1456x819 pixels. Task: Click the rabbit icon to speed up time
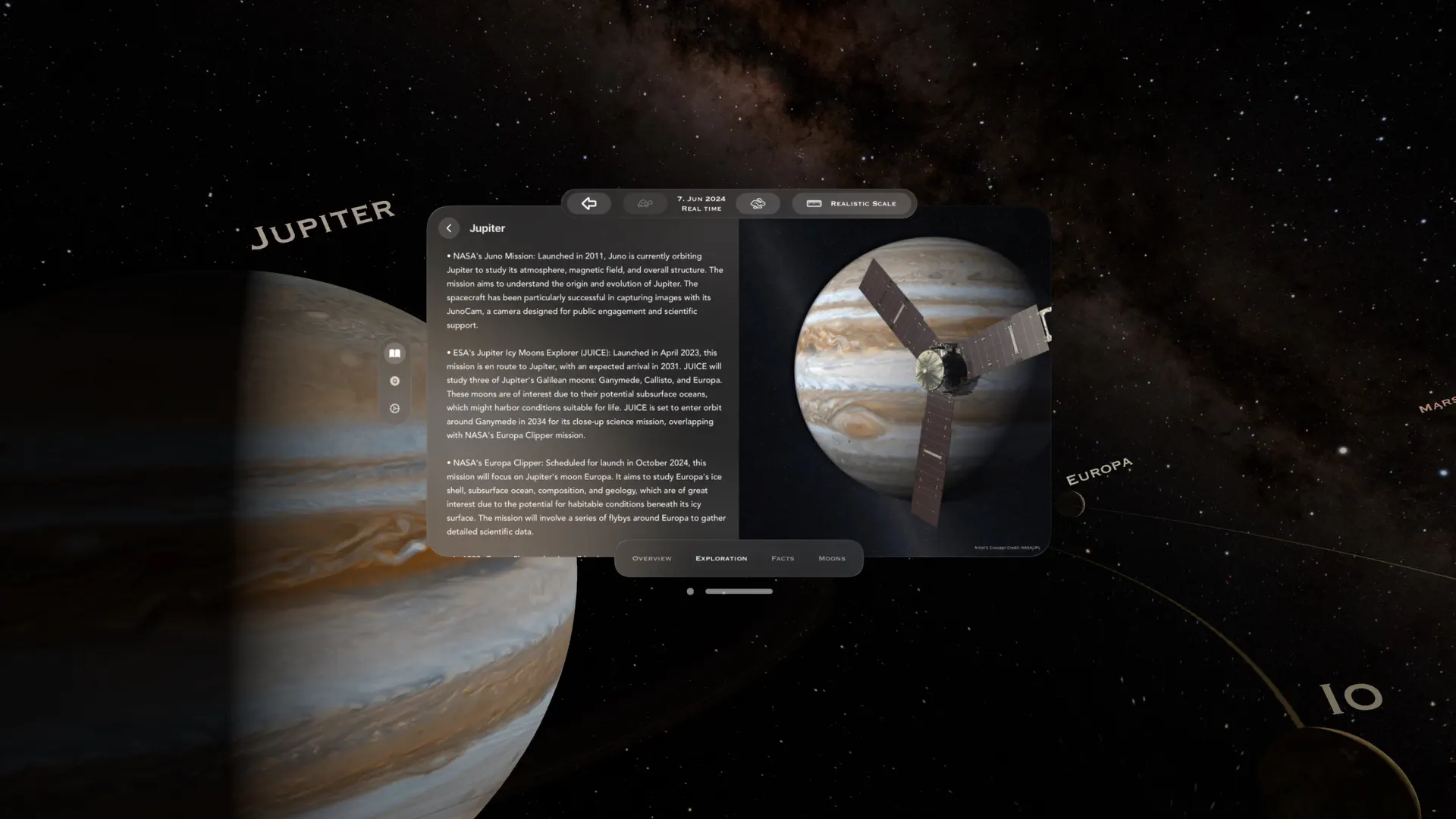pyautogui.click(x=758, y=203)
